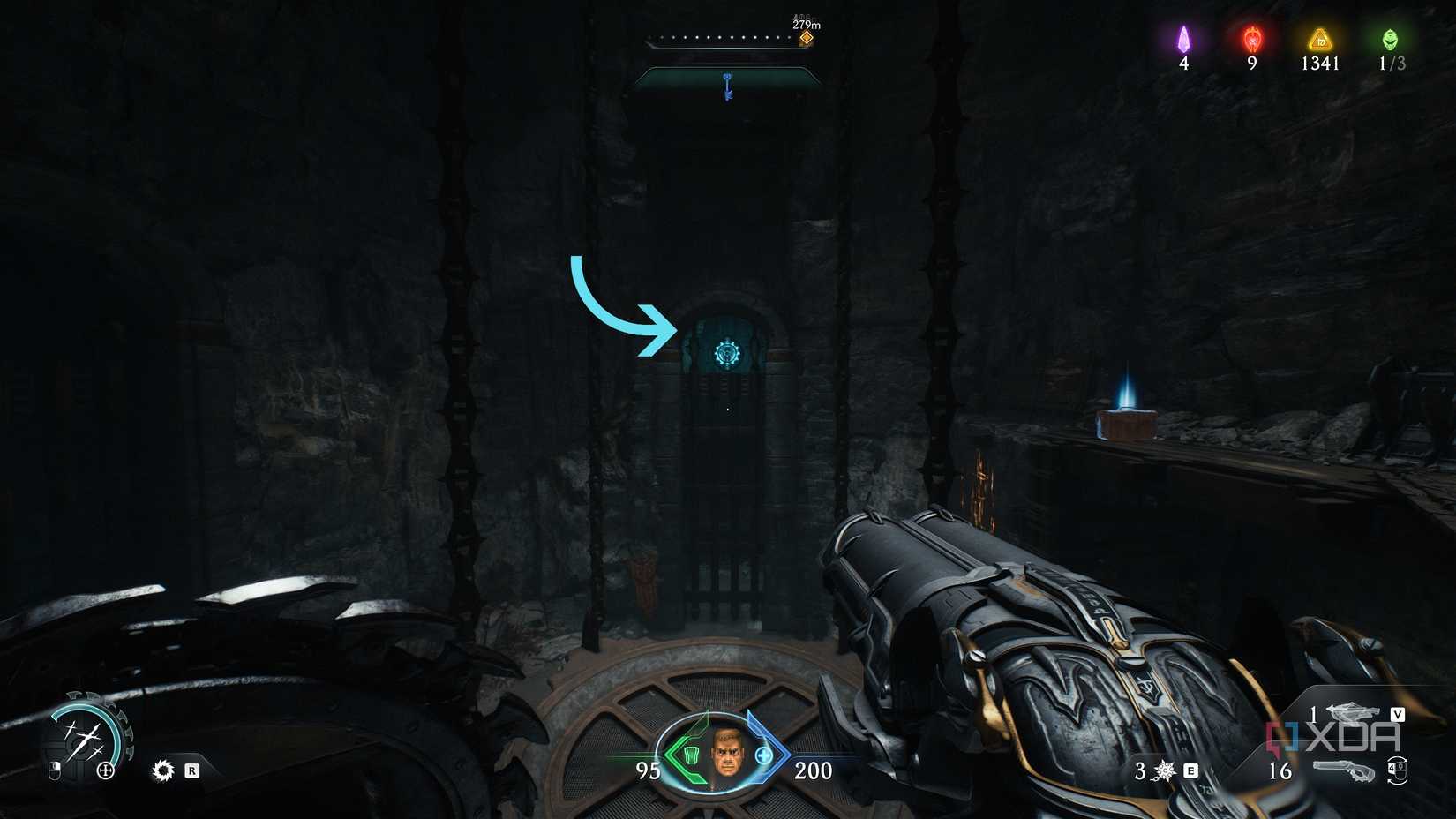The height and width of the screenshot is (819, 1456).
Task: Click the red demon heart resource icon
Action: click(1250, 39)
